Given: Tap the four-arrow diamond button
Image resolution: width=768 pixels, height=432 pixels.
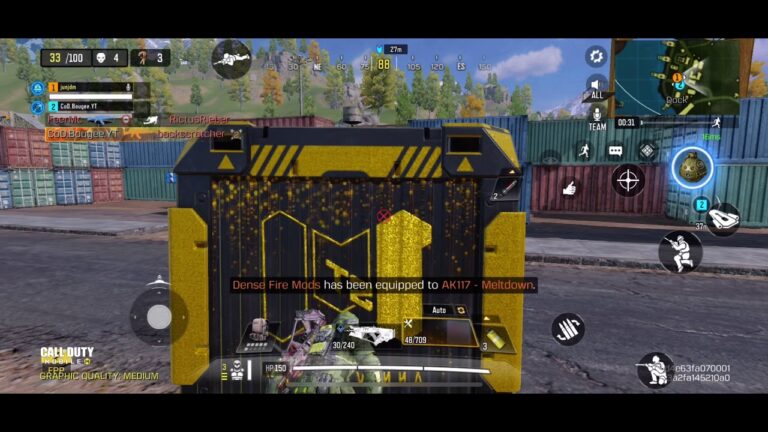Looking at the screenshot, I should [x=647, y=151].
